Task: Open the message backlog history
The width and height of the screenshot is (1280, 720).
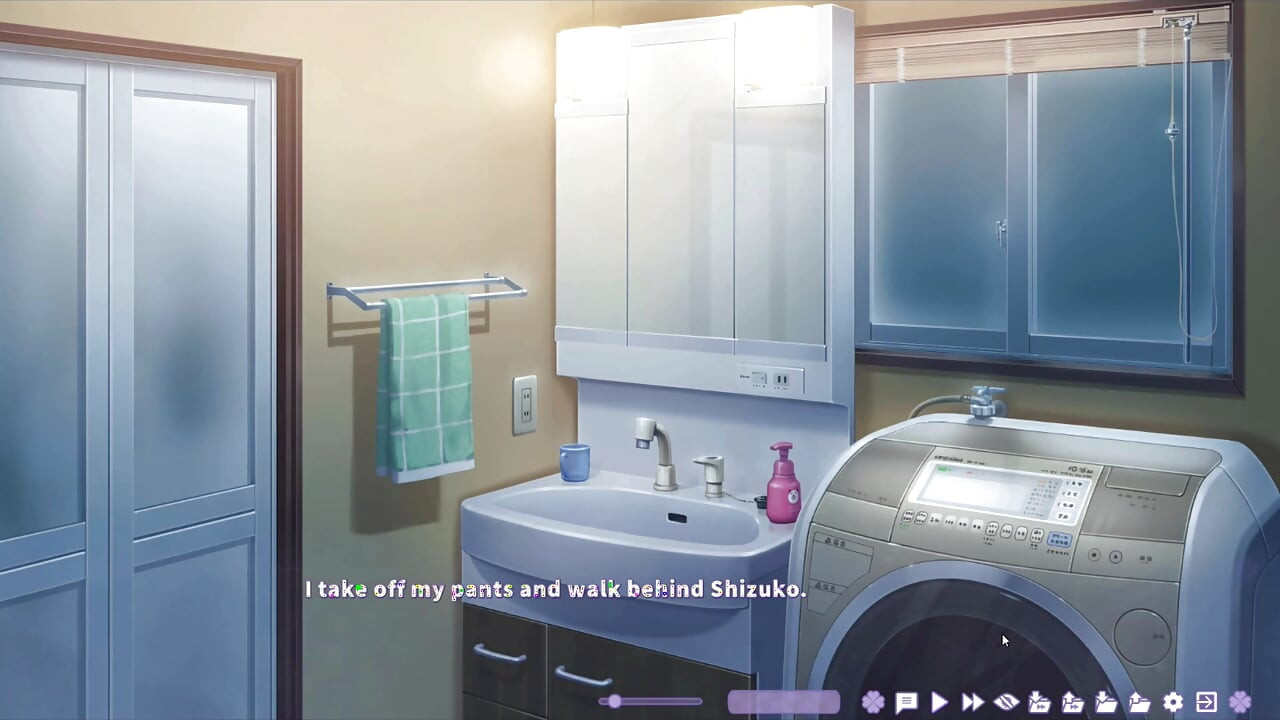Action: point(905,702)
